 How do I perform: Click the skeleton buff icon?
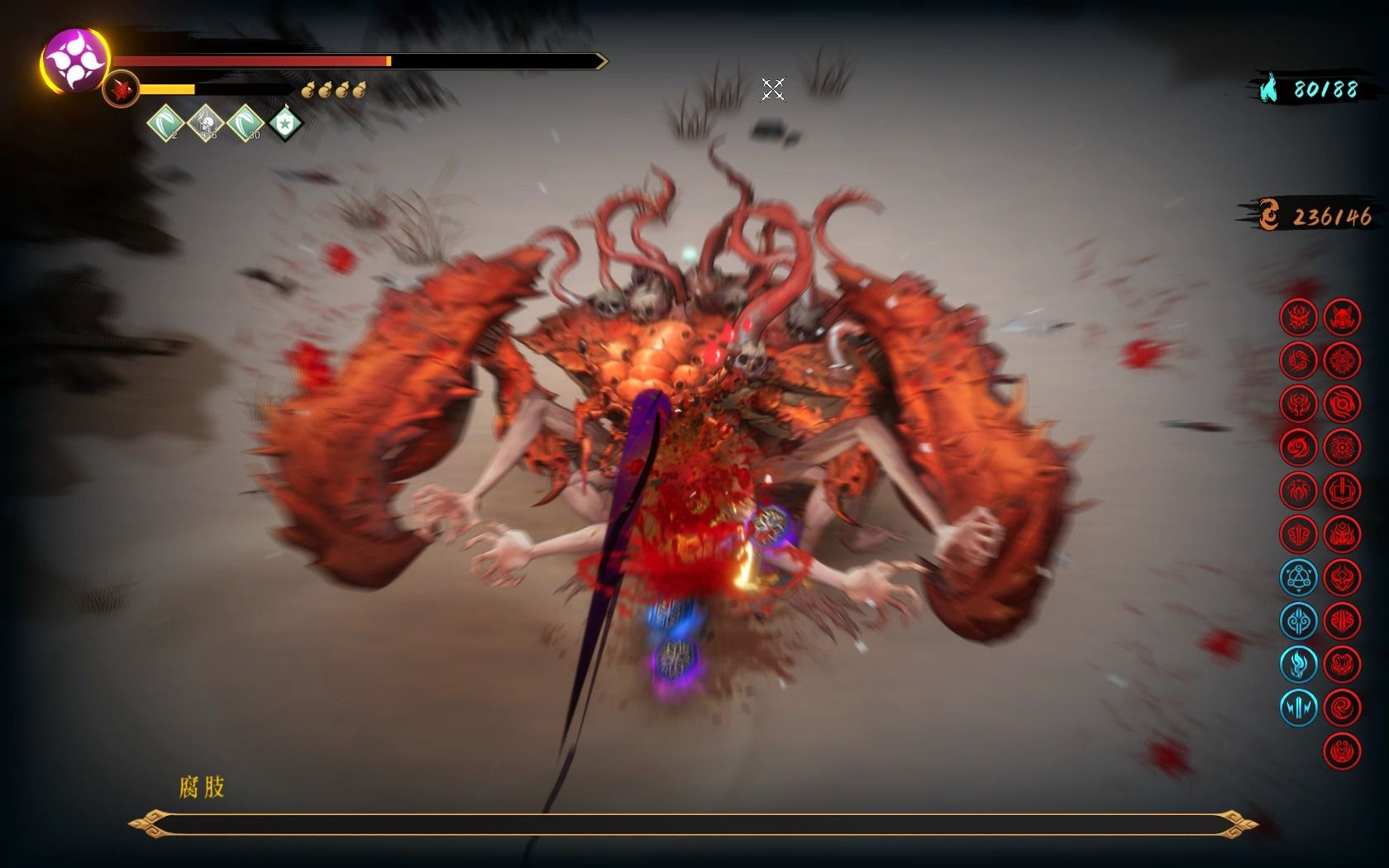tap(204, 123)
